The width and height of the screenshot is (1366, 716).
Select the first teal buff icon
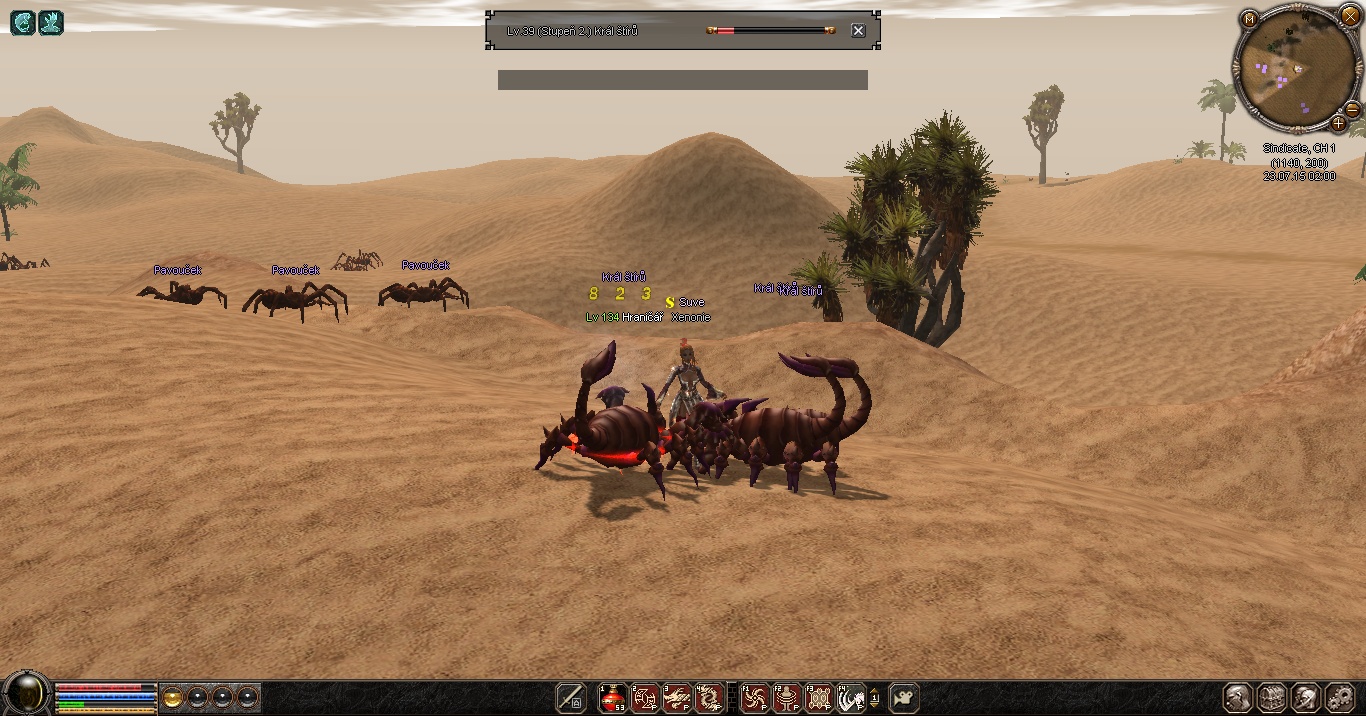pos(22,22)
